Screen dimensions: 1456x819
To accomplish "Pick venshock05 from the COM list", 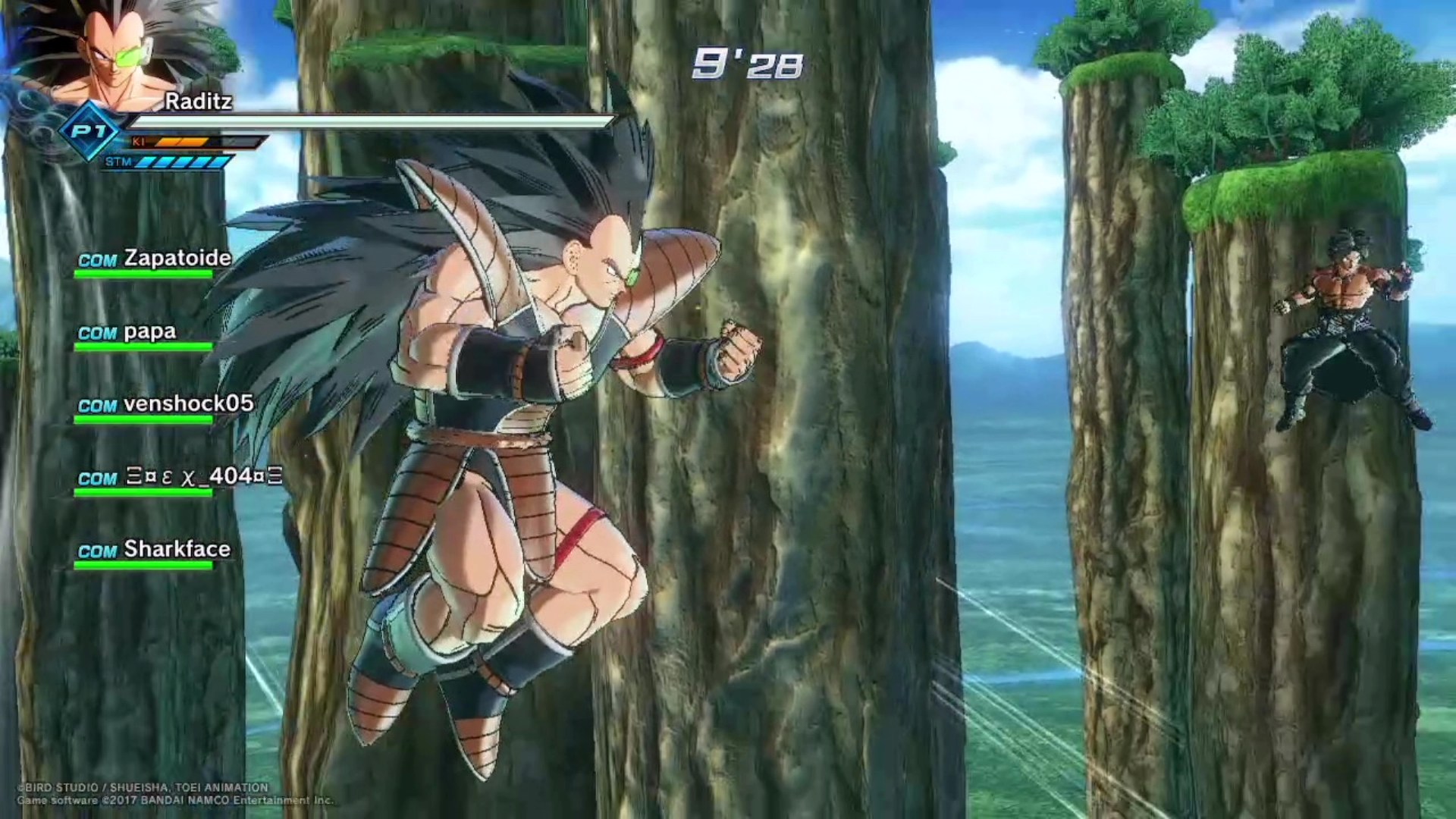I will click(165, 405).
